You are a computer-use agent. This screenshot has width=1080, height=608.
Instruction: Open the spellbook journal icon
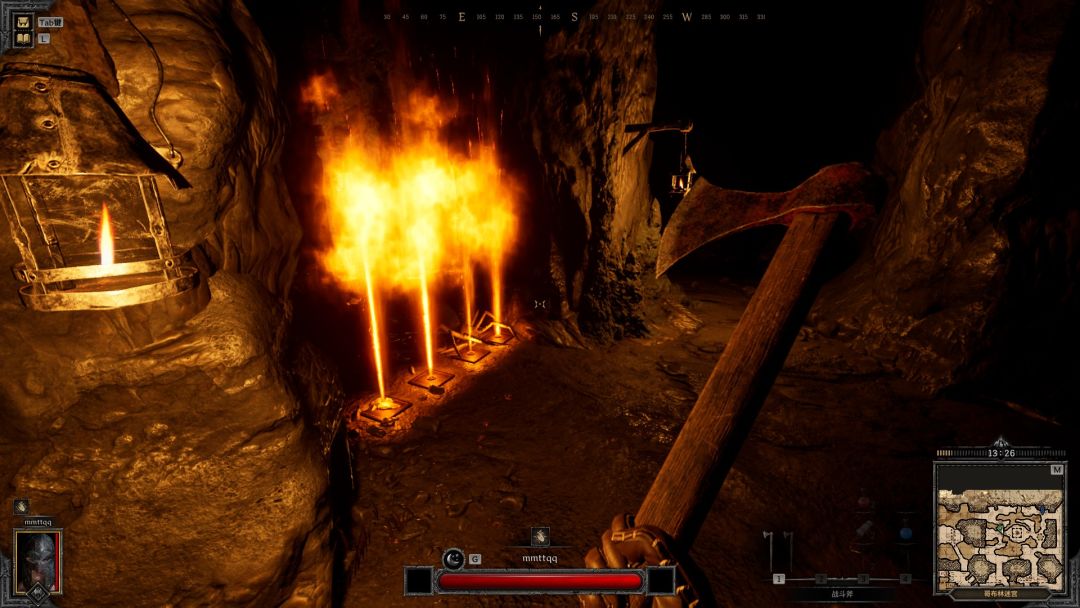coord(22,39)
